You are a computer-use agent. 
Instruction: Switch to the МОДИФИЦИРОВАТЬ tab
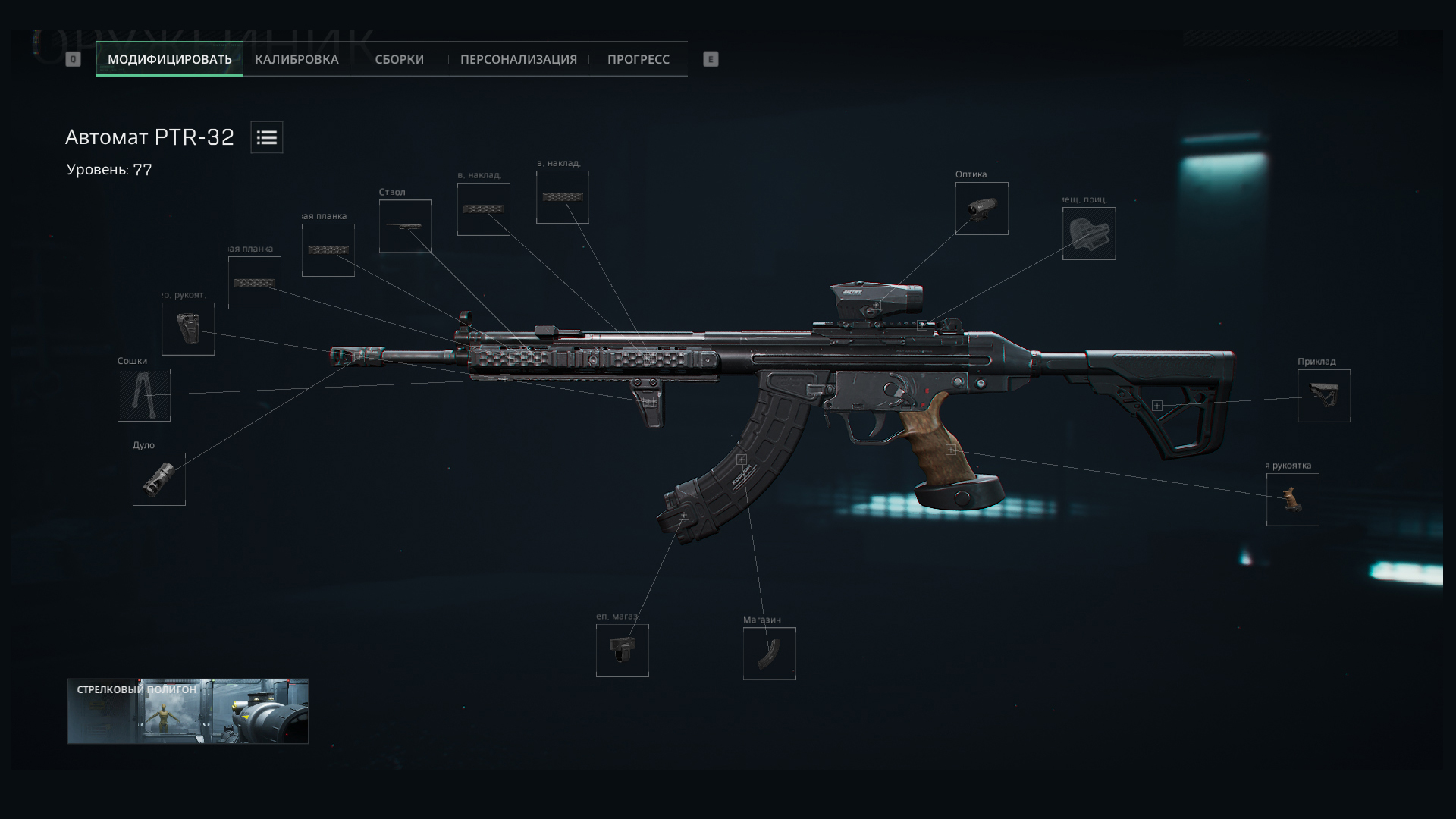tap(169, 59)
